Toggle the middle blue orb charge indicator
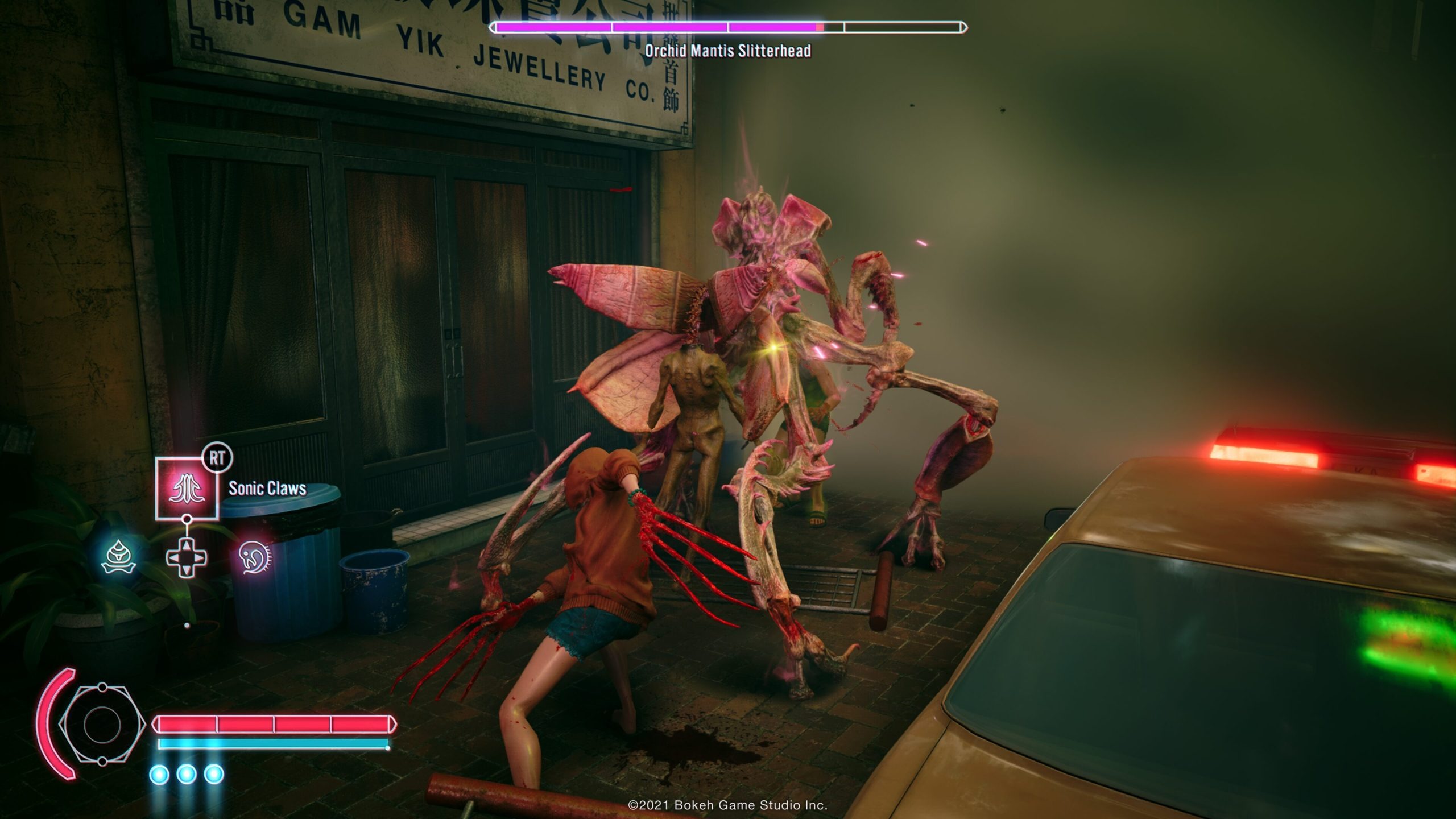Screen dimensions: 1456x819 point(186,774)
